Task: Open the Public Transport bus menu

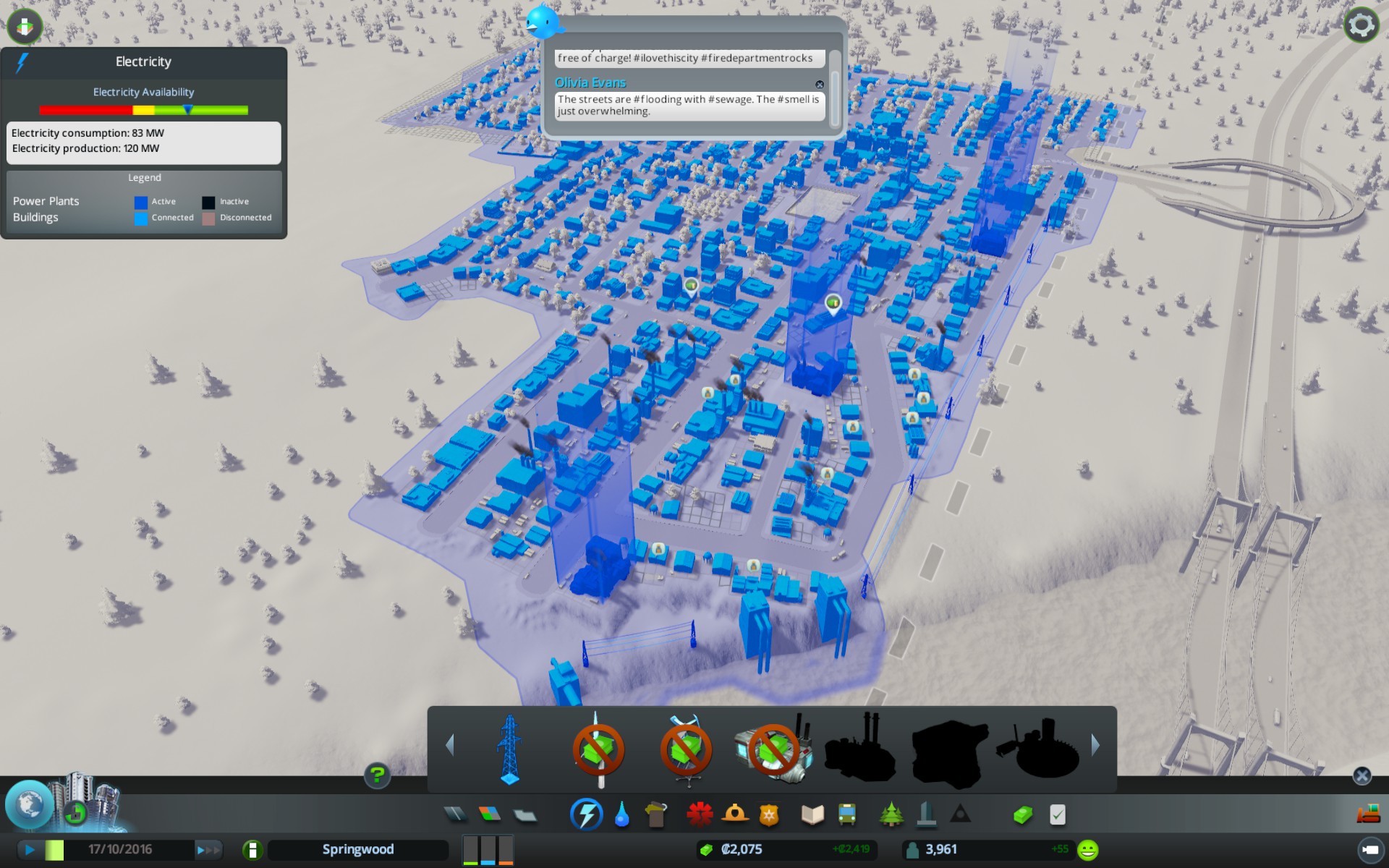Action: coord(847,815)
